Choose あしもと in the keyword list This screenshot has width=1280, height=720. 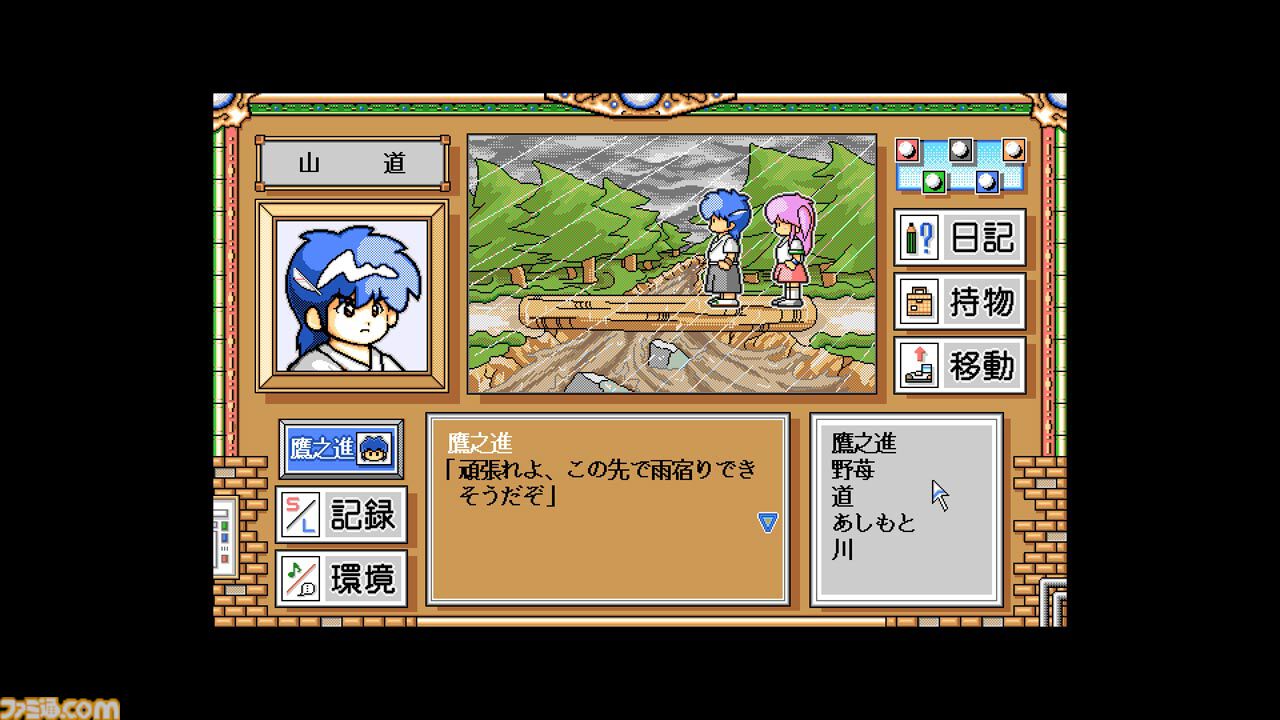coord(875,524)
